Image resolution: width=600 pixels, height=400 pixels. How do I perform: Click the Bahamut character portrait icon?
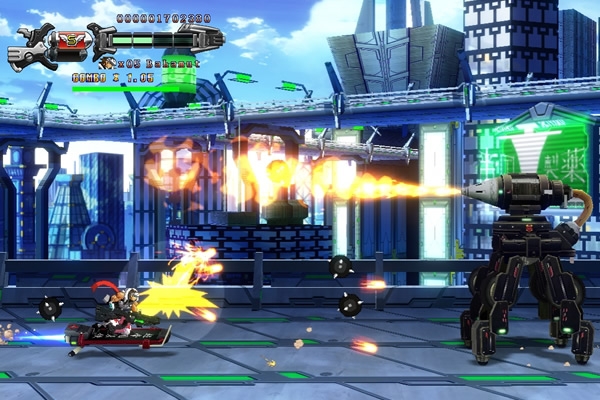coord(107,63)
